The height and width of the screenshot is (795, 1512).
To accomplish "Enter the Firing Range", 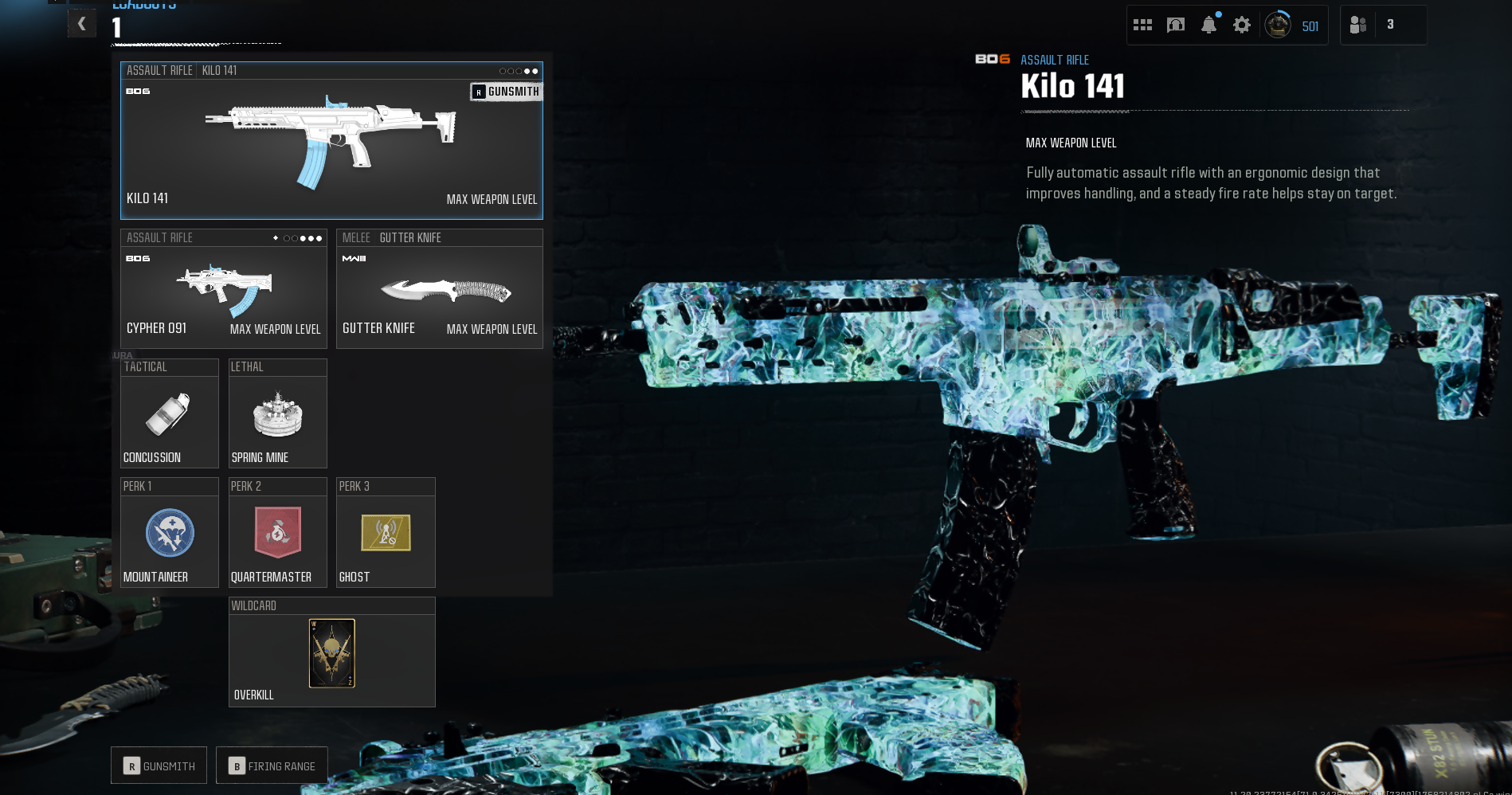I will [x=272, y=766].
